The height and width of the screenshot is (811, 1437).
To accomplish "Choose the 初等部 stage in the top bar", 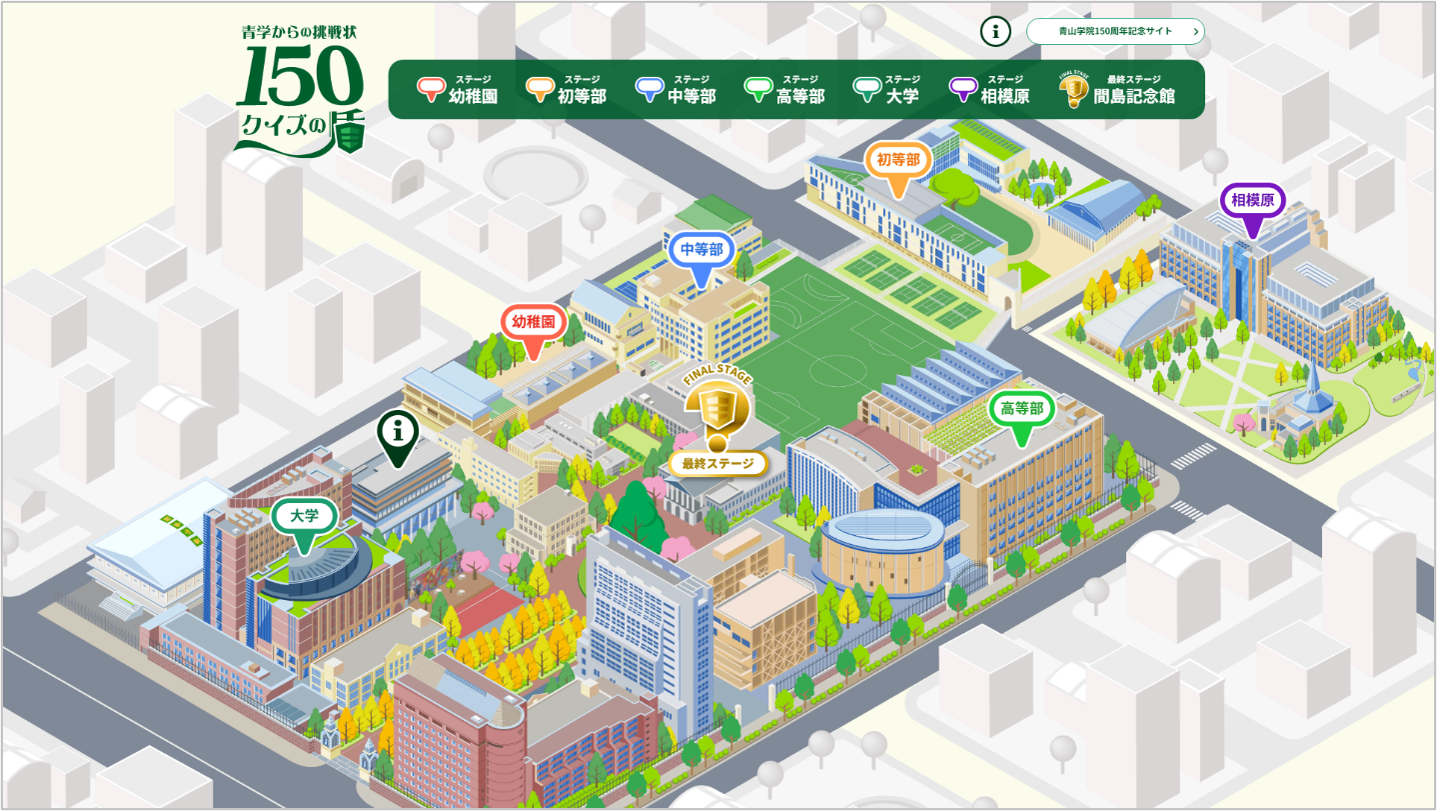I will (x=566, y=90).
